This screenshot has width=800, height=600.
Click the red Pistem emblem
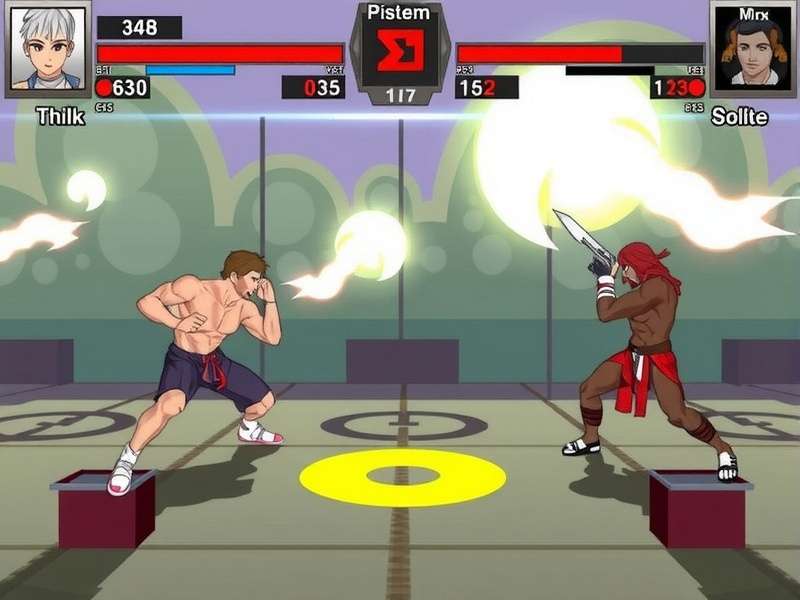click(399, 51)
